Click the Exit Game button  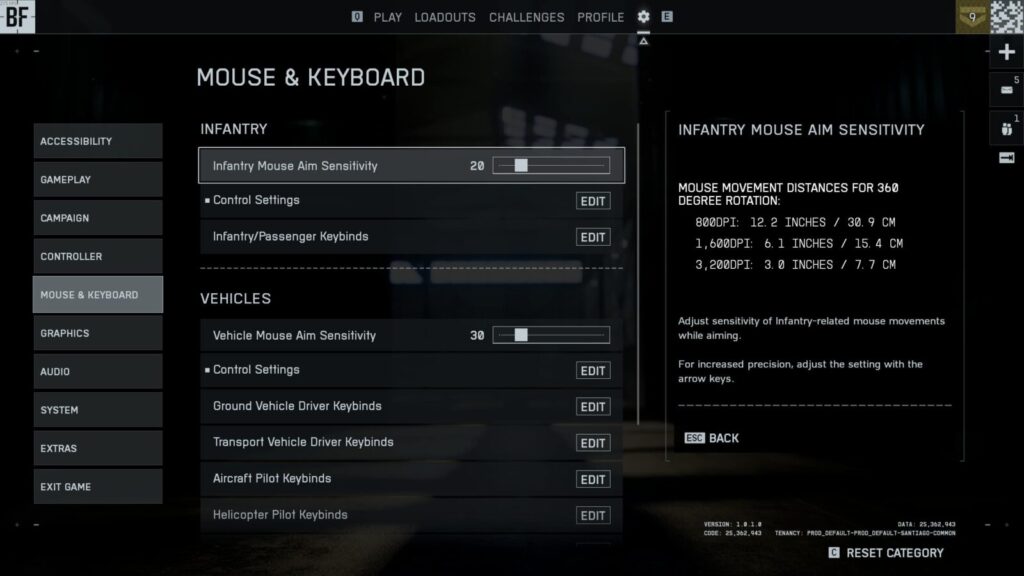[x=97, y=487]
